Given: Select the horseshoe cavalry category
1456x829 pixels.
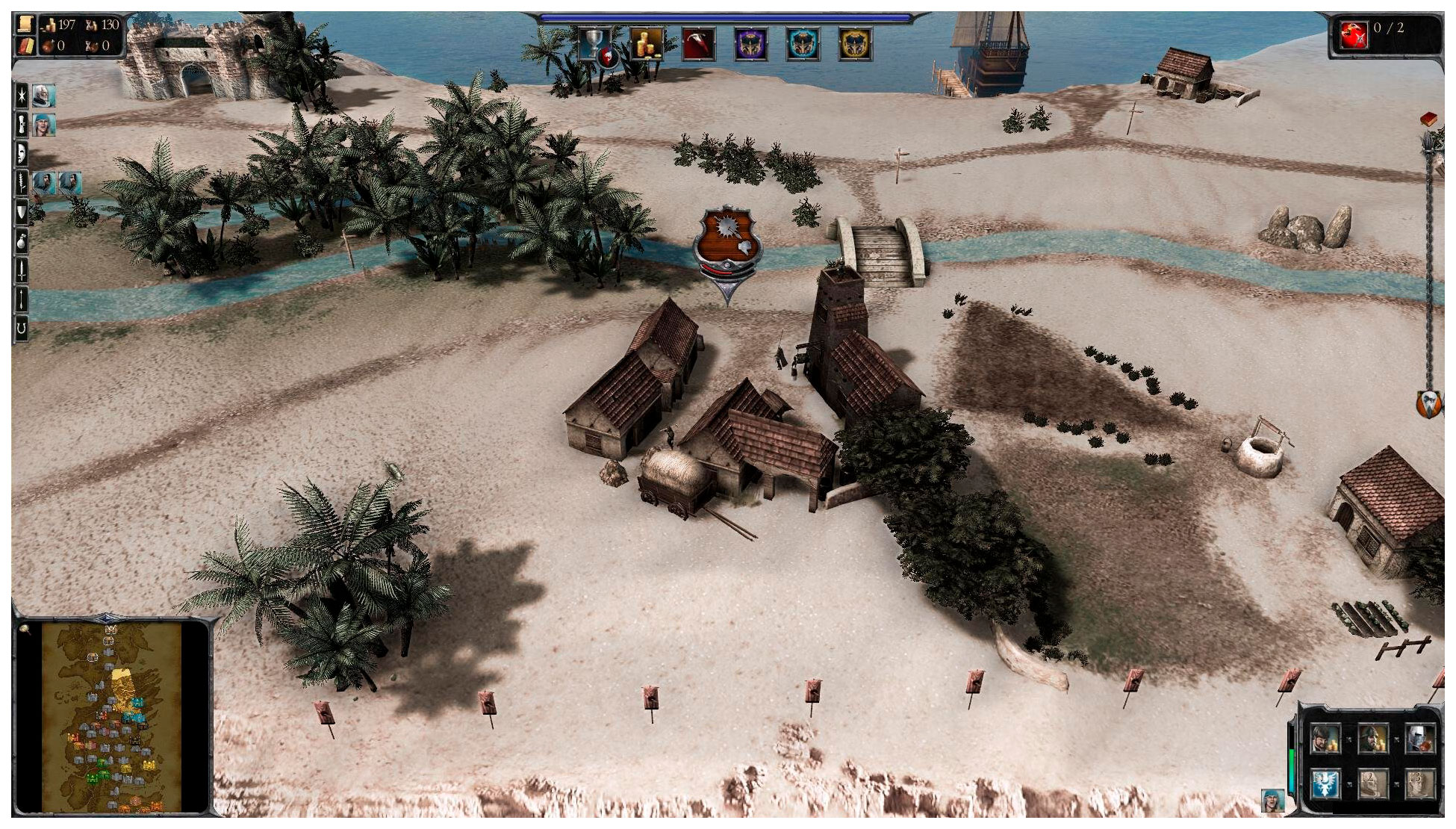Looking at the screenshot, I should pyautogui.click(x=22, y=328).
